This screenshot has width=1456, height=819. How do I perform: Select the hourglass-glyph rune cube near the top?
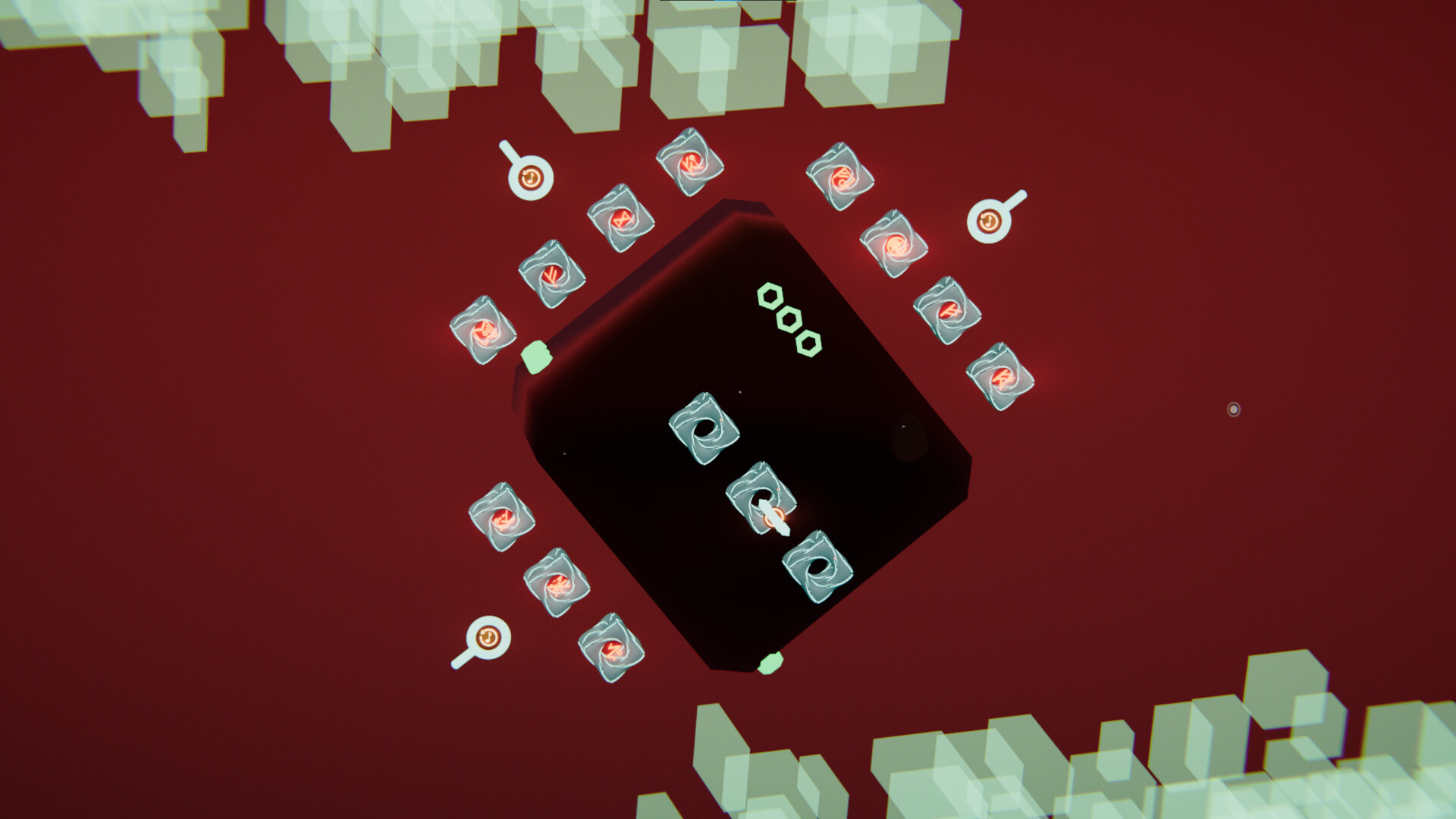tap(621, 221)
